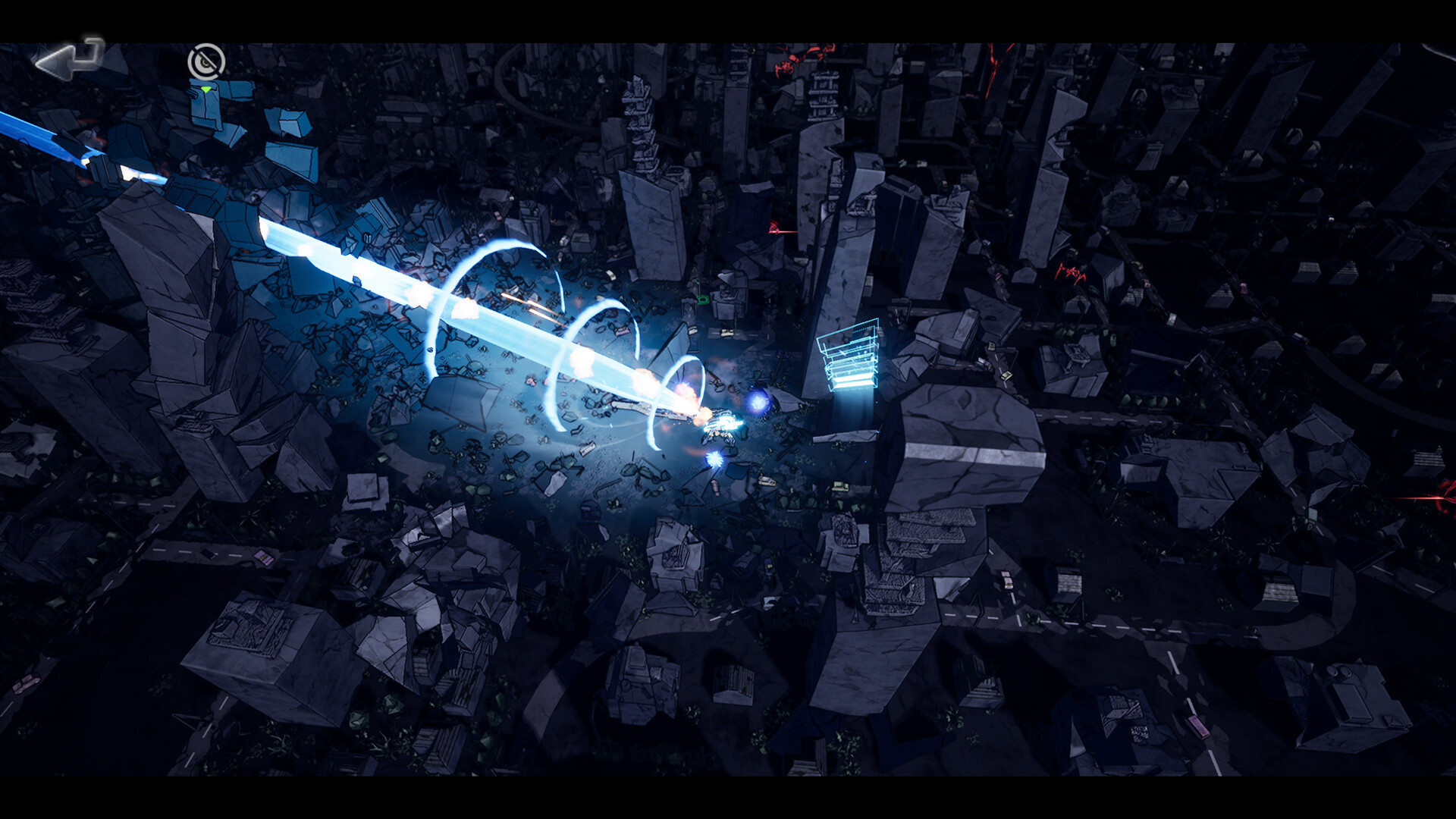The image size is (1456, 819).
Task: Target the blue energy orb near the ship
Action: 758,402
